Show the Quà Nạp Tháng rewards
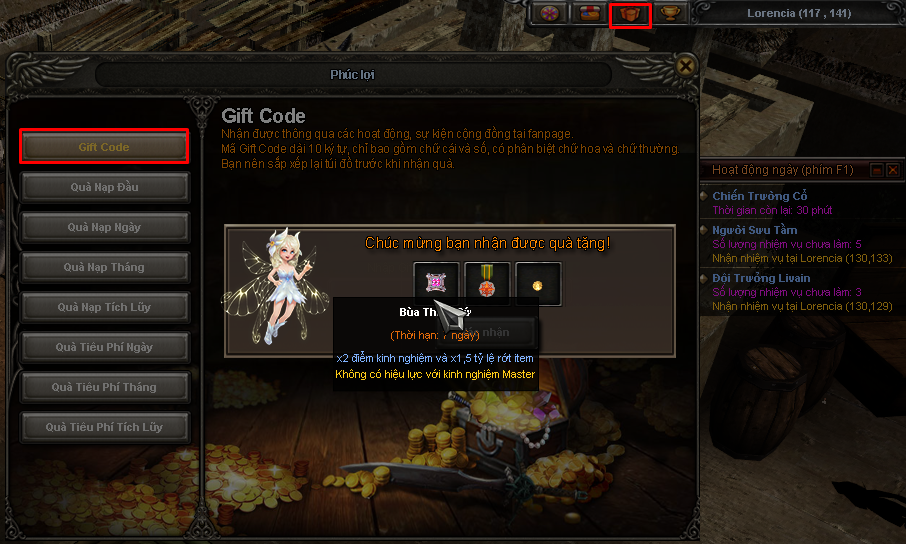 pos(104,267)
